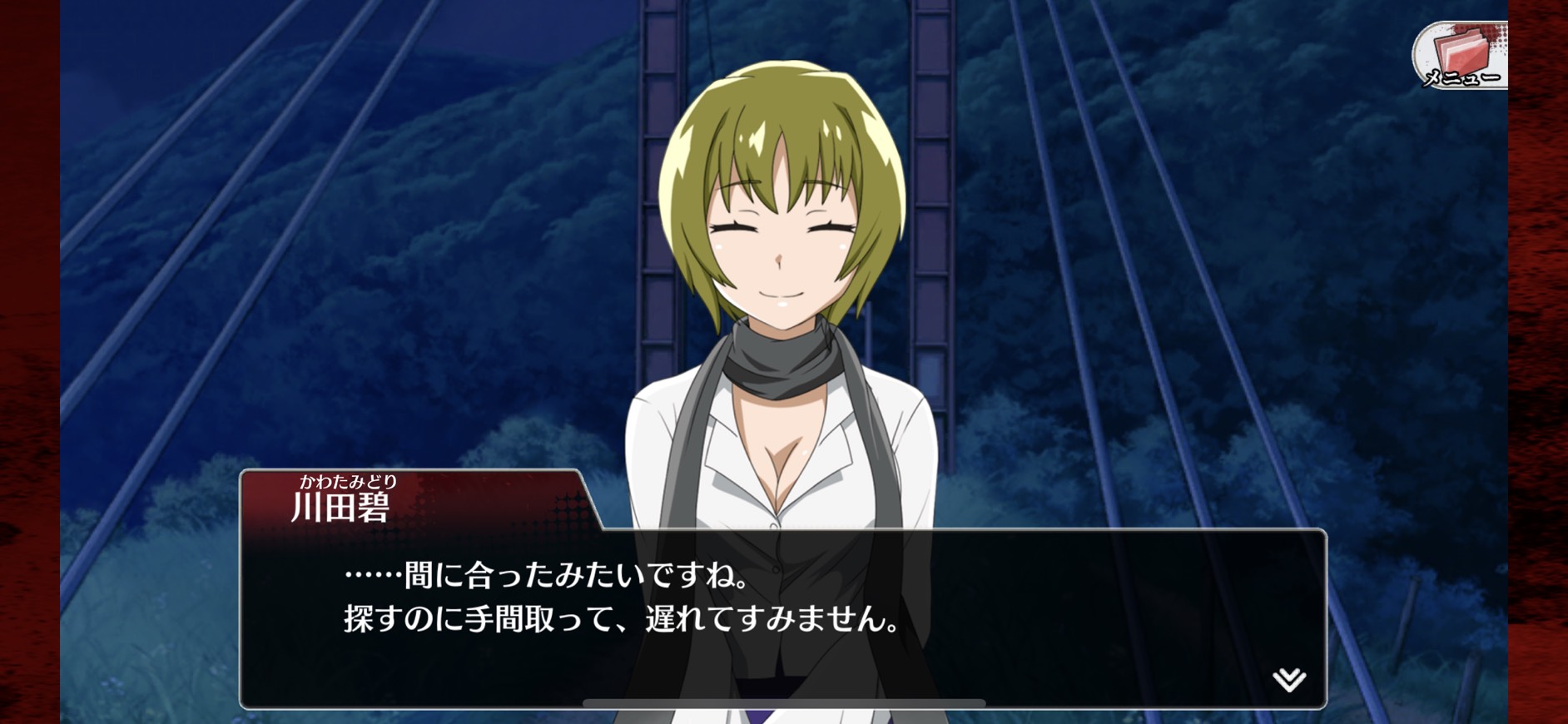Open the メニュー folder button
The width and height of the screenshot is (1568, 724).
click(x=1461, y=56)
